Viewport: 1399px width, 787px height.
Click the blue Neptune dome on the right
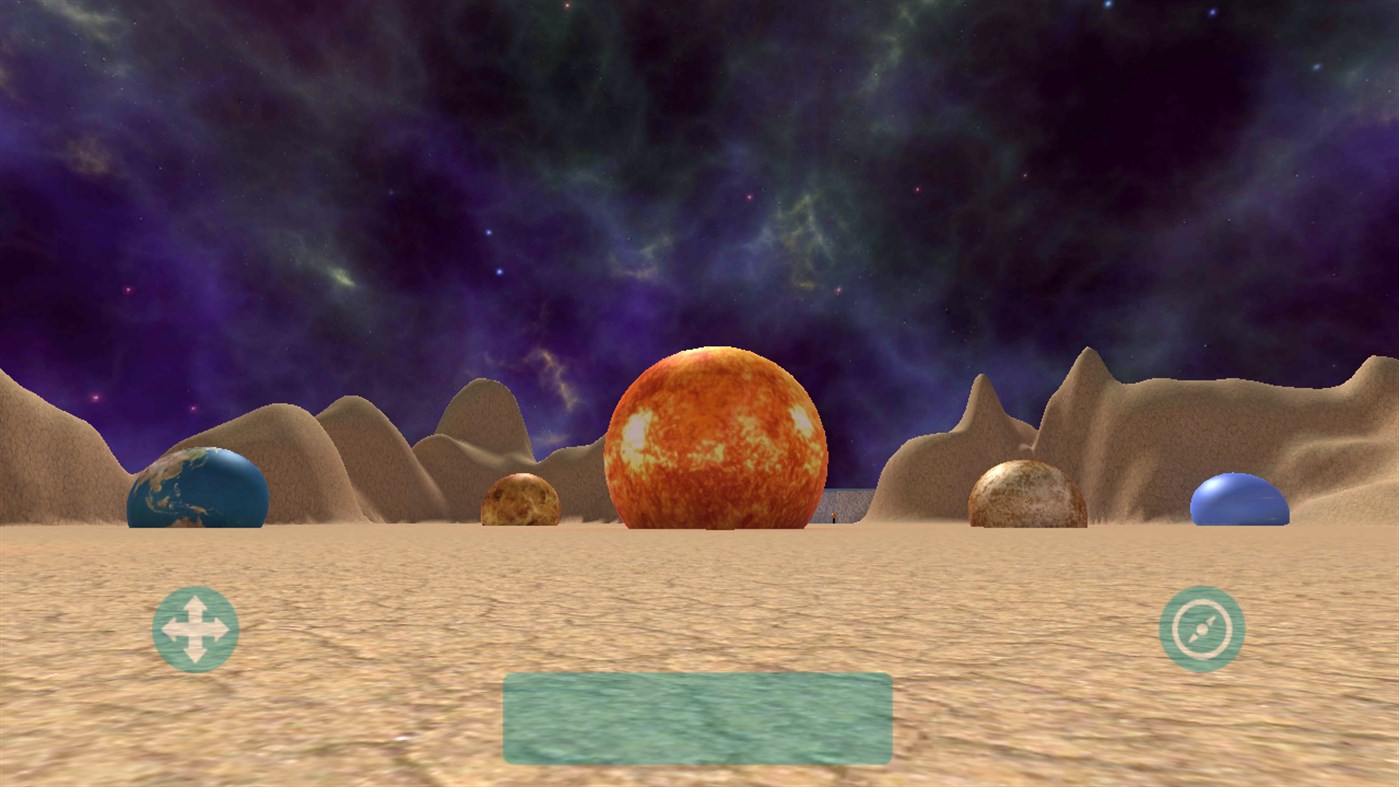point(1240,498)
